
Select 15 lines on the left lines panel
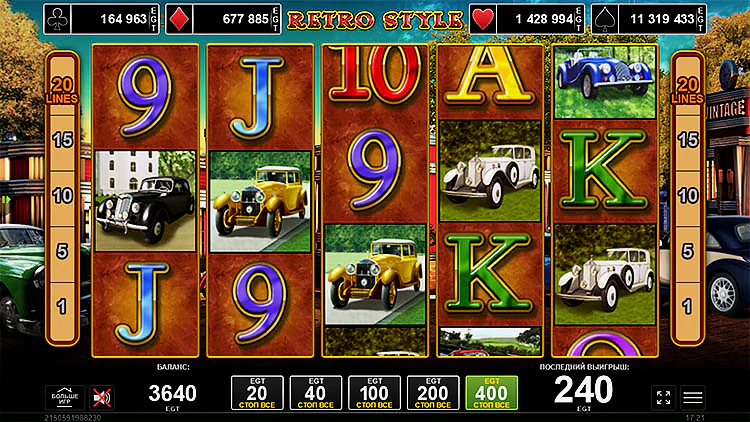[62, 140]
